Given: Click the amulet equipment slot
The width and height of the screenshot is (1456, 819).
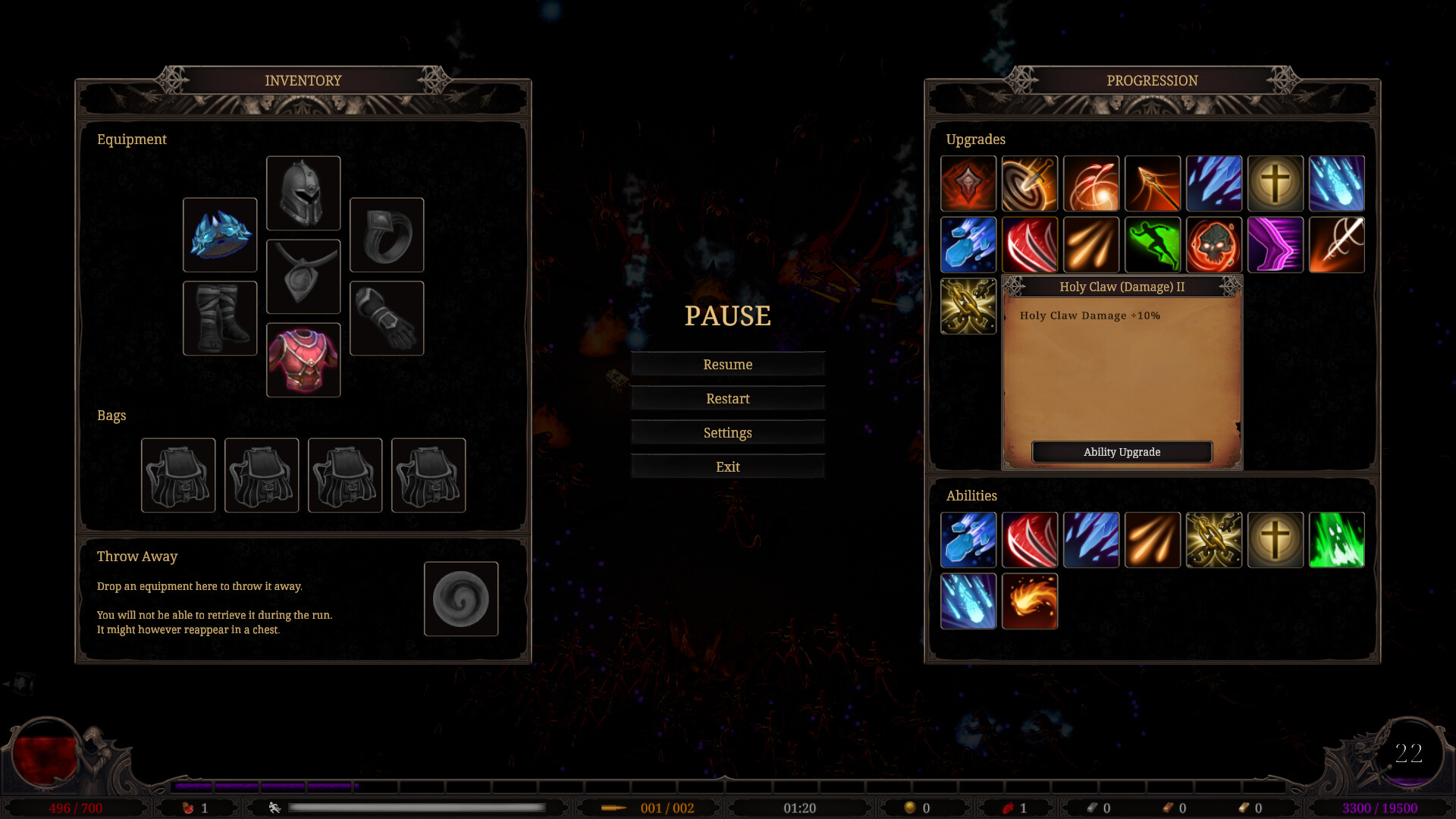Looking at the screenshot, I should (x=303, y=277).
